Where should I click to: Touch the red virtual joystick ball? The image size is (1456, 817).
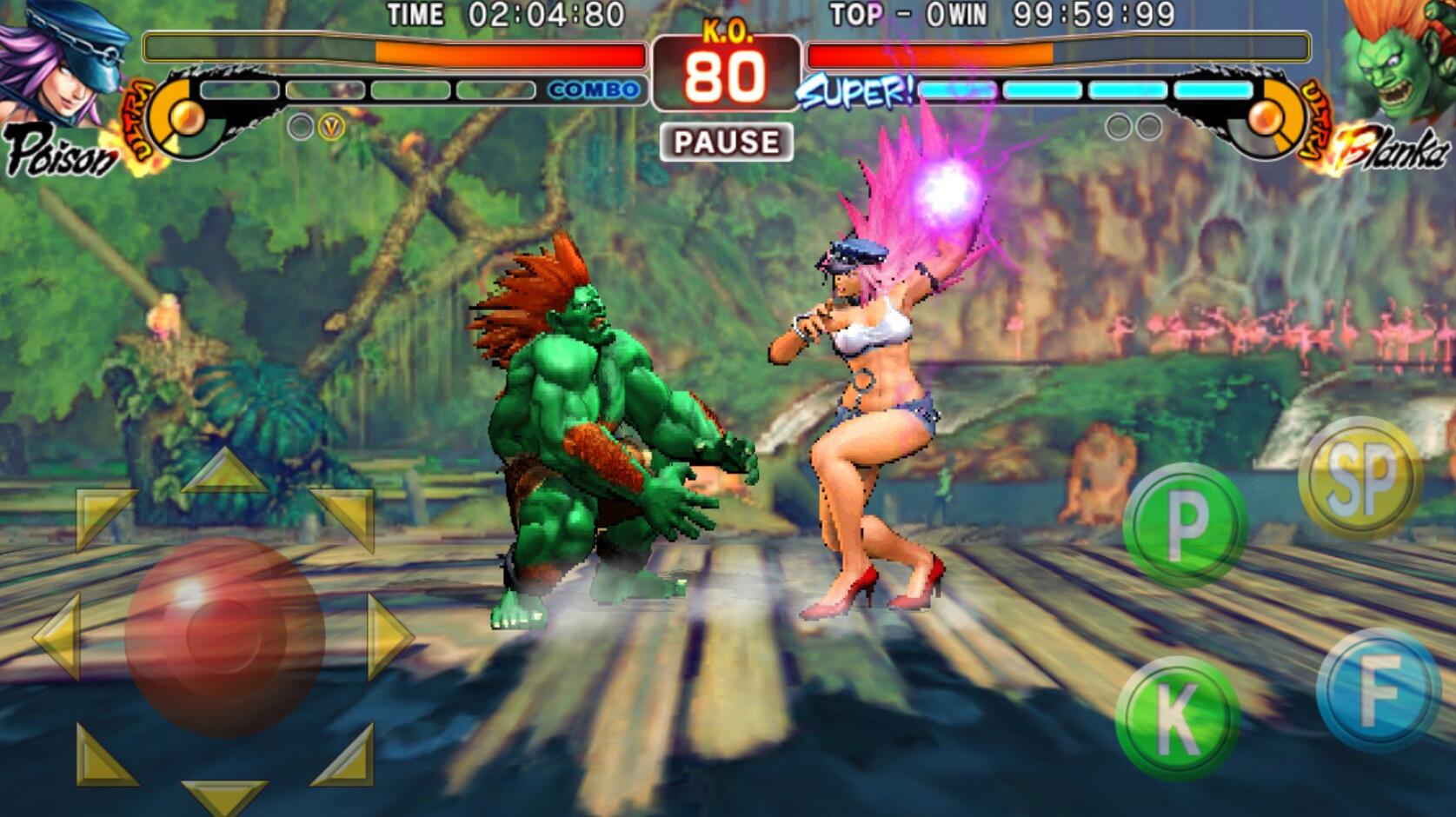pyautogui.click(x=224, y=635)
